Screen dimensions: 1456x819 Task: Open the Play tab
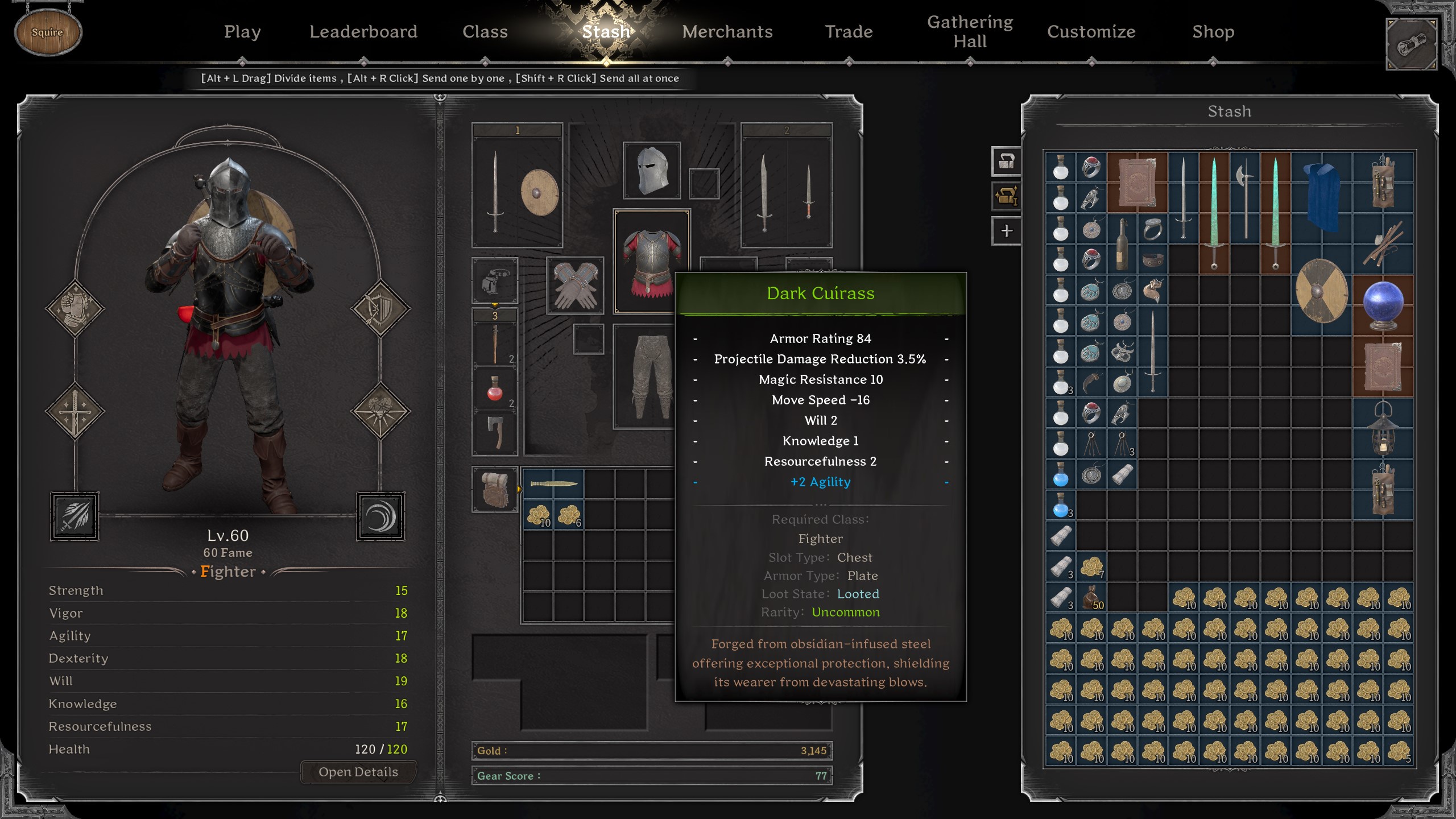pyautogui.click(x=242, y=32)
